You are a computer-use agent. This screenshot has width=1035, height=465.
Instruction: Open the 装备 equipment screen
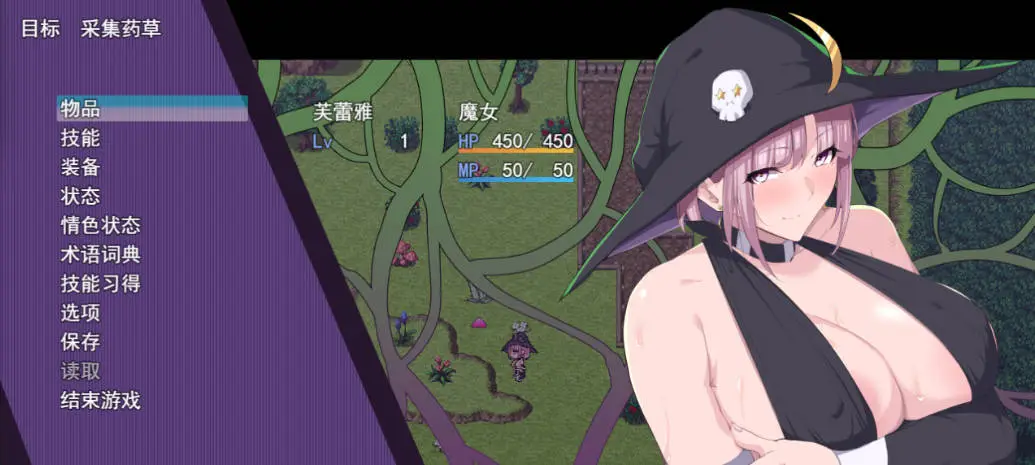pyautogui.click(x=80, y=167)
